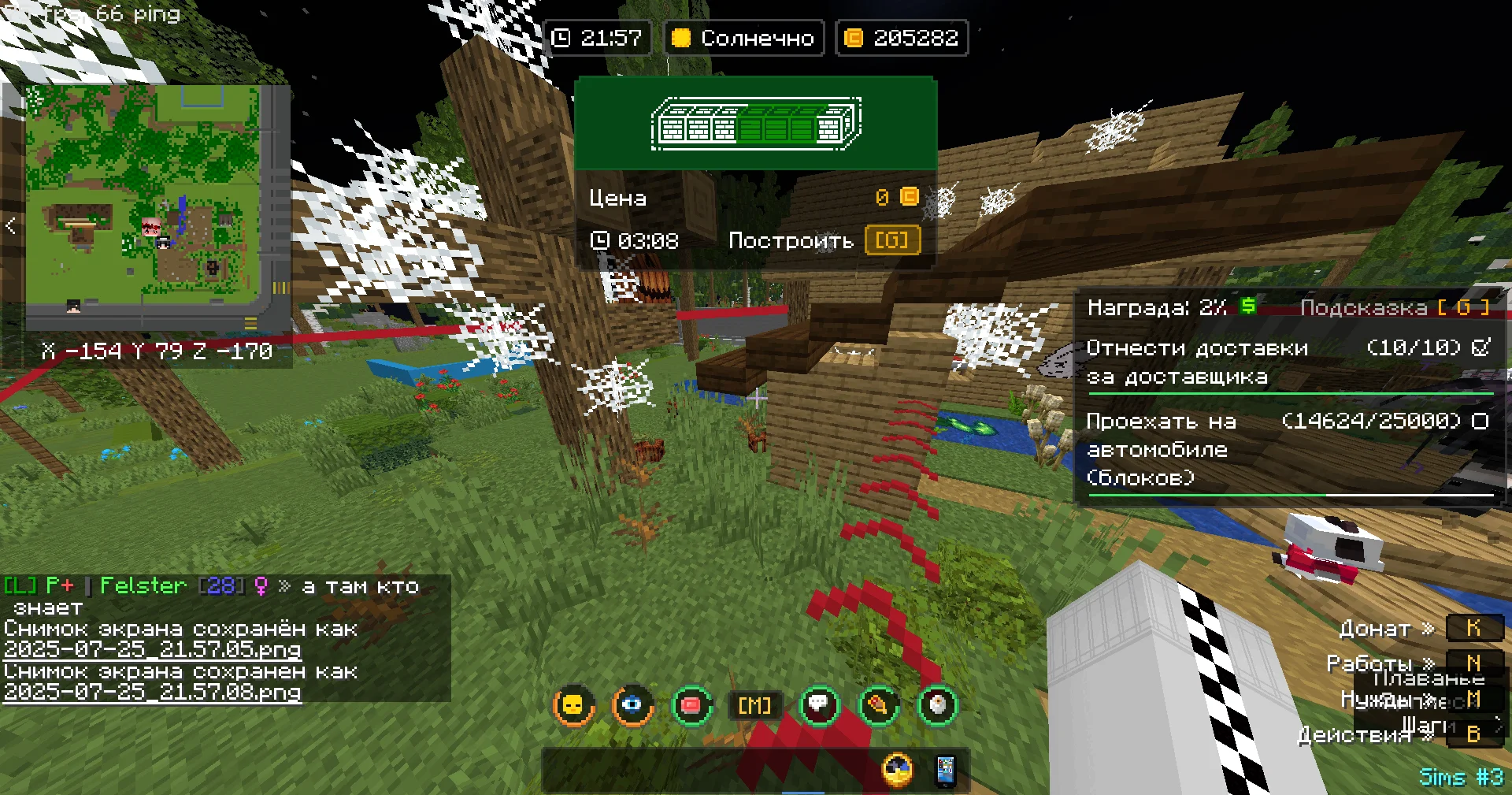Open the speech bubble social need icon
Viewport: 1512px width, 795px height.
click(819, 705)
